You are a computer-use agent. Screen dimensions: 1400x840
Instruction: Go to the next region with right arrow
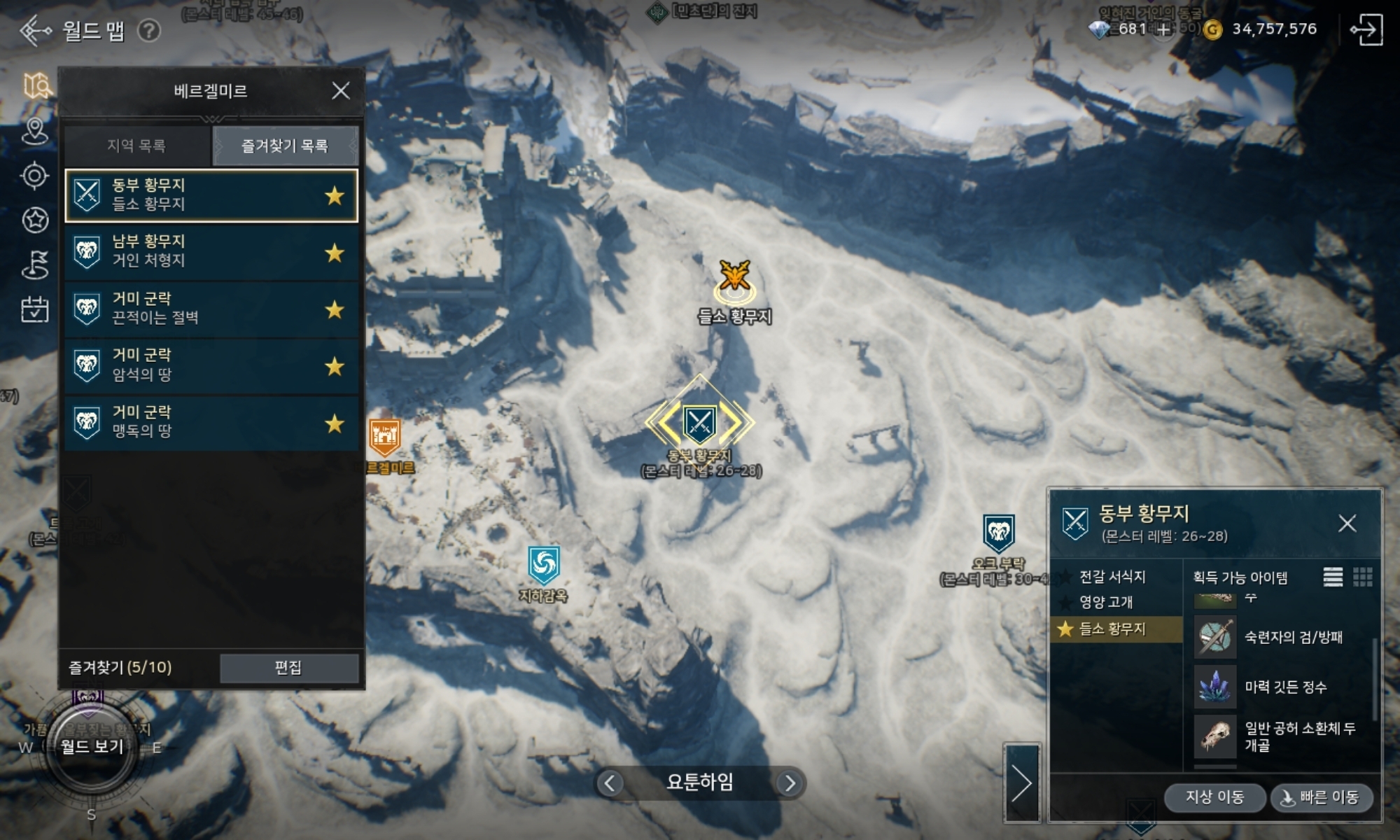[x=790, y=783]
